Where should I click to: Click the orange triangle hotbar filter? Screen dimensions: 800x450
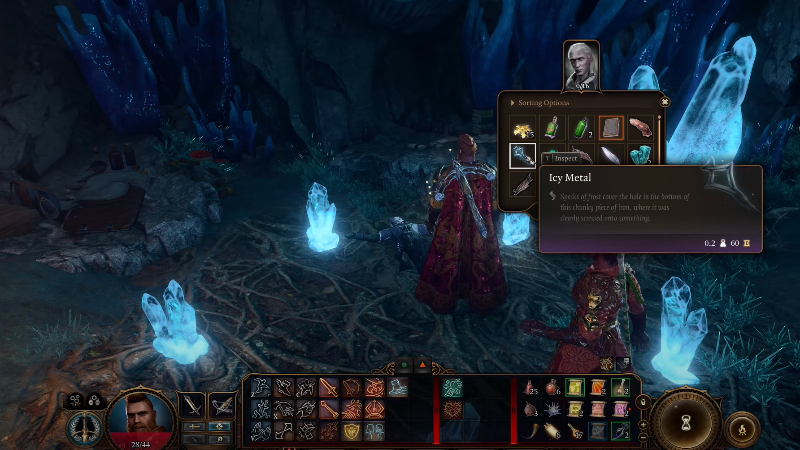click(422, 366)
